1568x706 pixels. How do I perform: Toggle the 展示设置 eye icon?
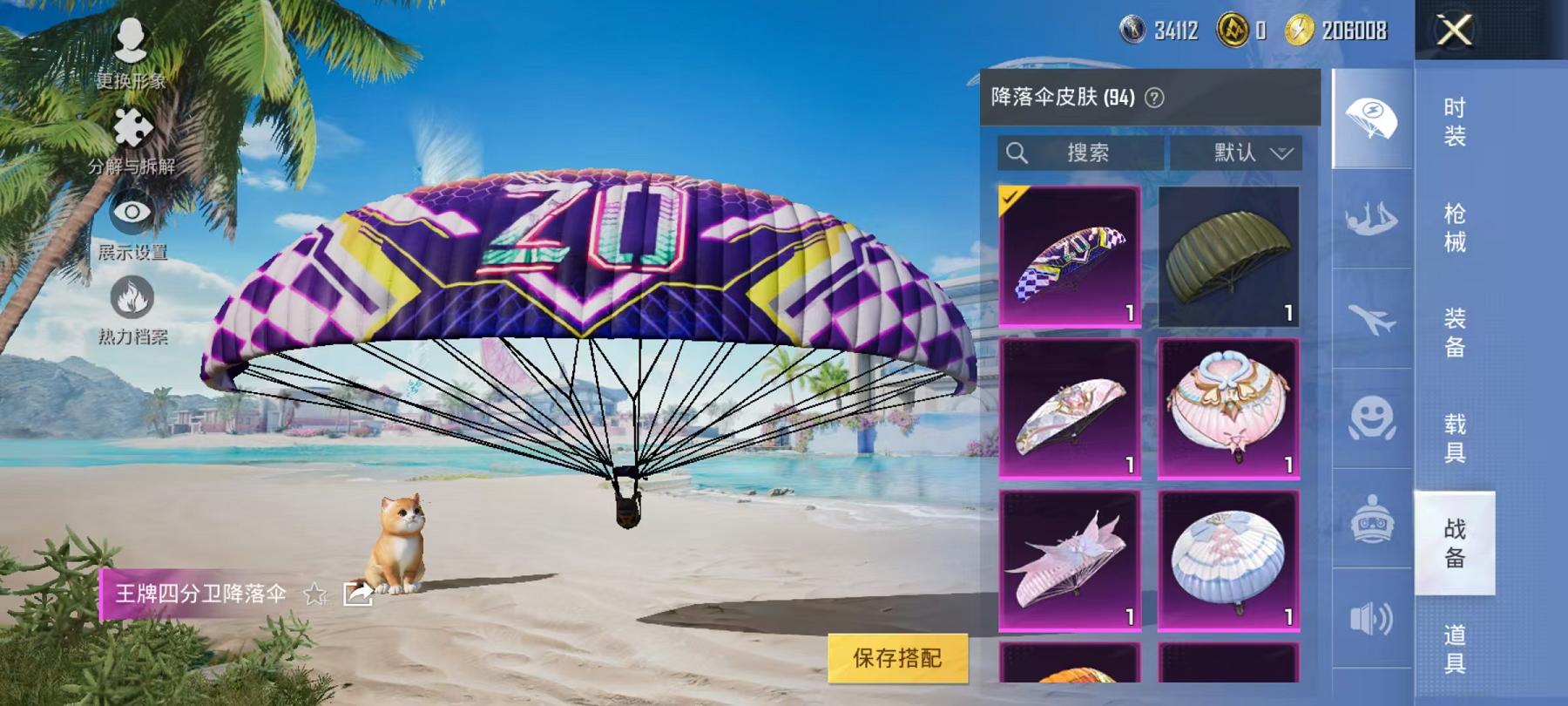pyautogui.click(x=131, y=213)
